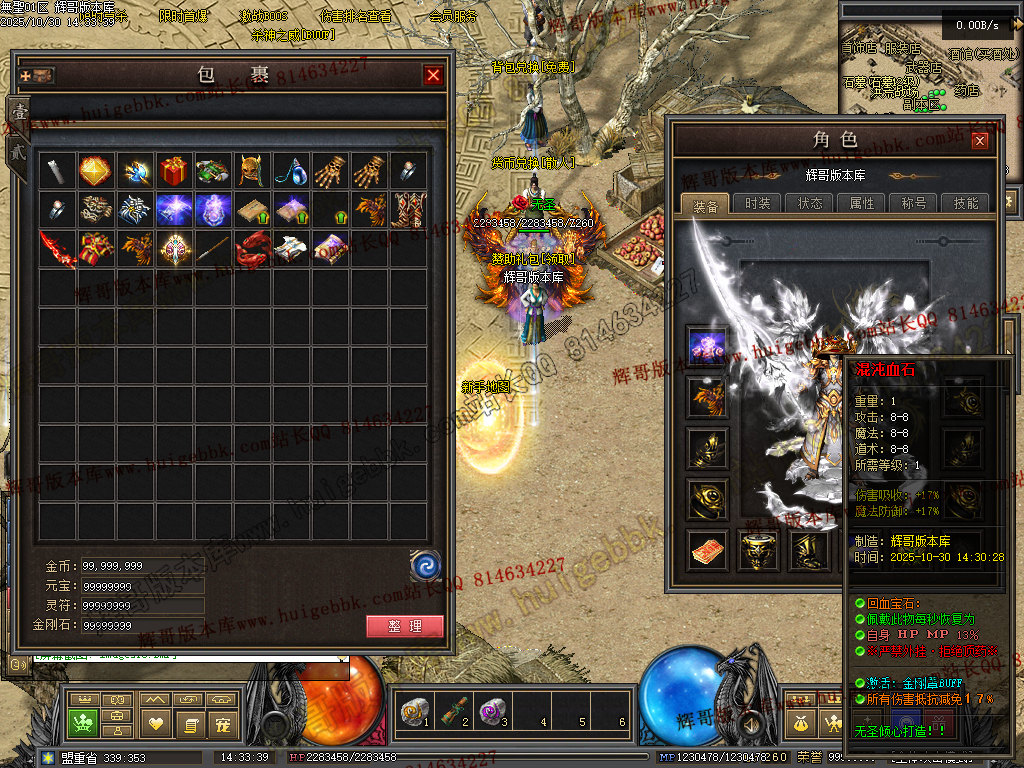Viewport: 1024px width, 768px height.
Task: Select the 称号 title tab
Action: click(x=914, y=203)
